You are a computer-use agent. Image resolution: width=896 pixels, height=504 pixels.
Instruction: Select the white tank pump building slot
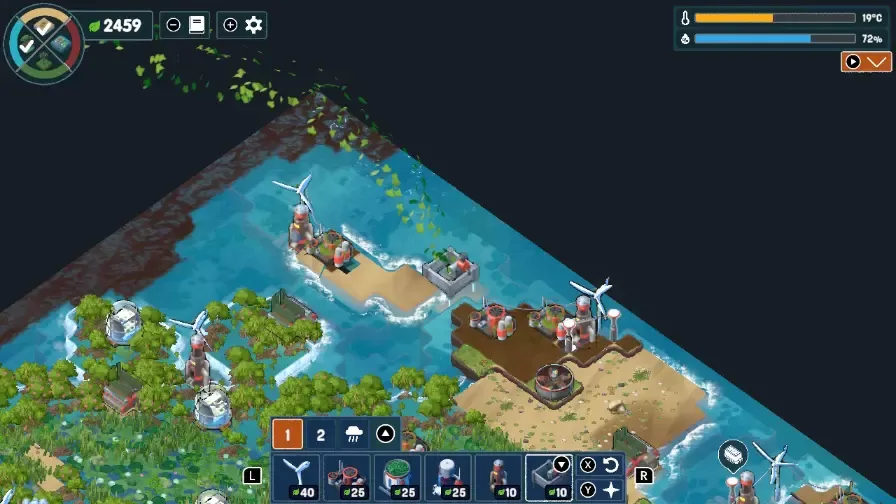tap(447, 478)
